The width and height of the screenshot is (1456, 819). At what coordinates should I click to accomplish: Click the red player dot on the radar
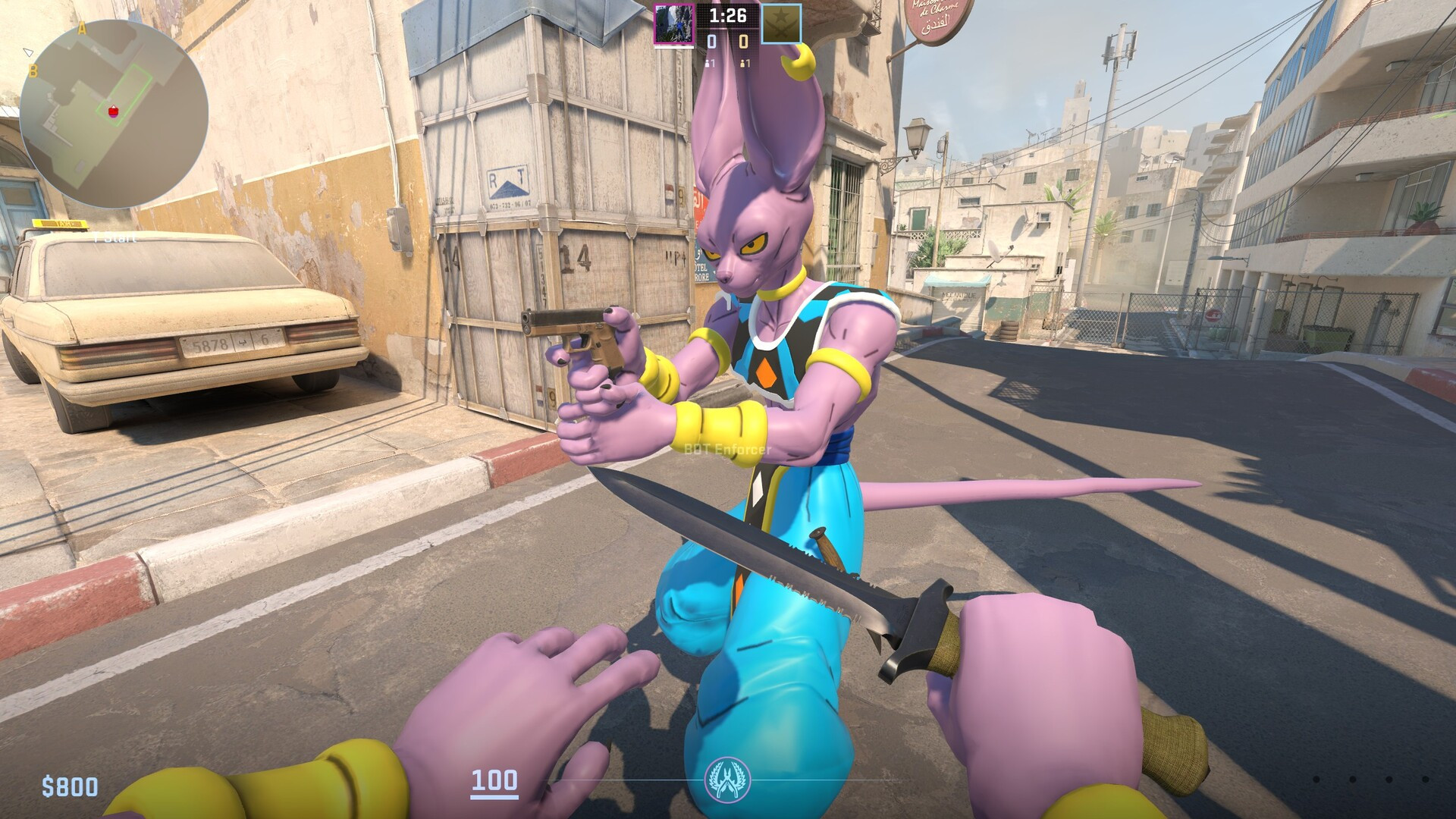tap(112, 111)
